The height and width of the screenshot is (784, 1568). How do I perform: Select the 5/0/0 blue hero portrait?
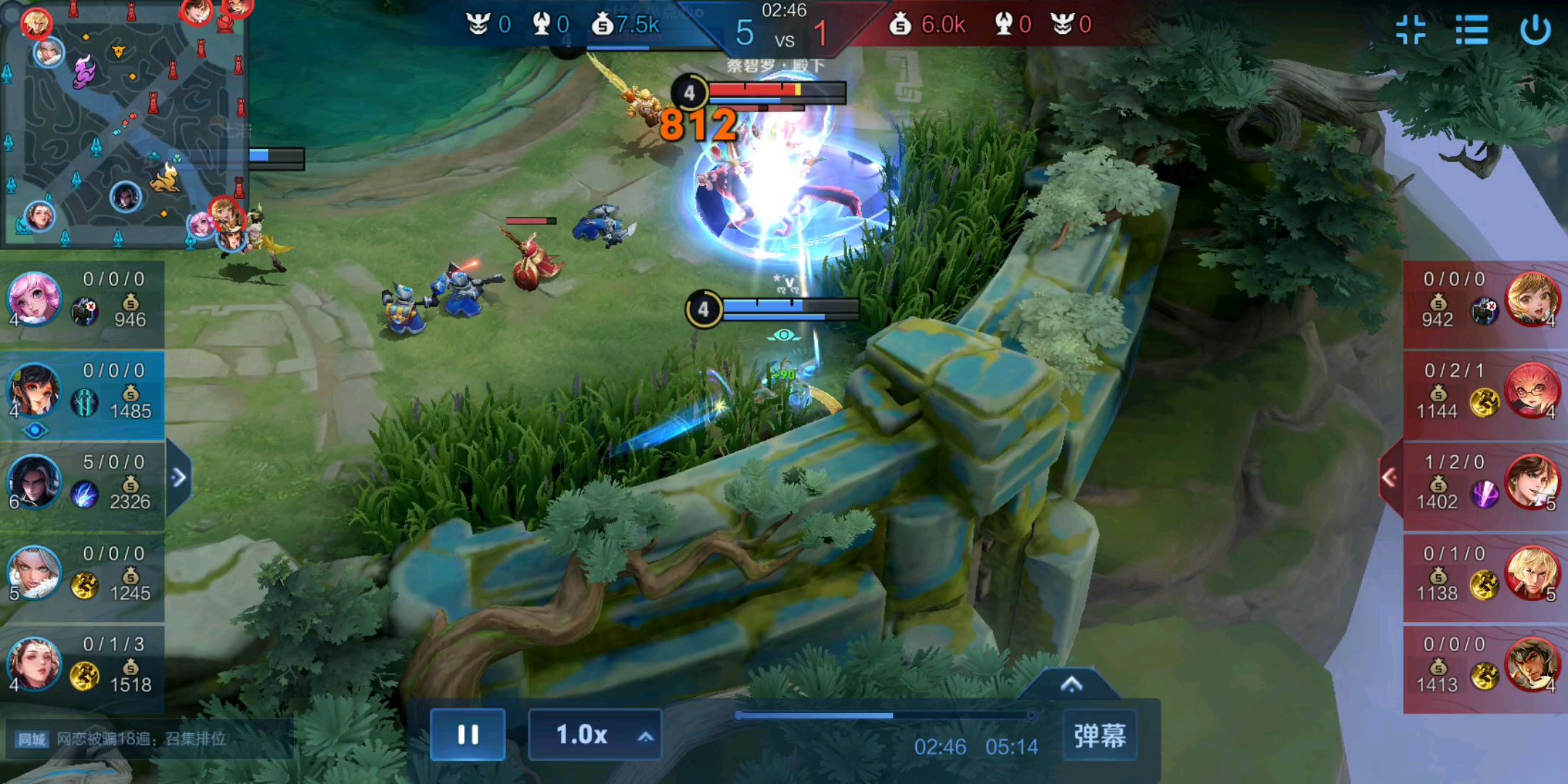[x=33, y=481]
